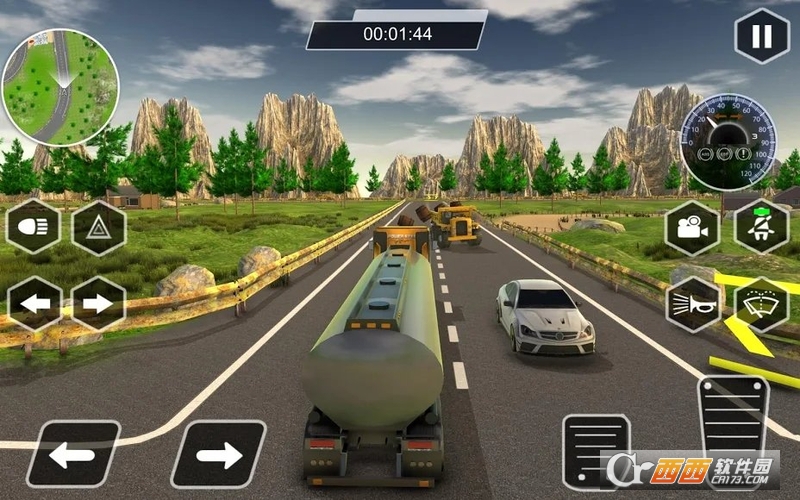The width and height of the screenshot is (800, 500).
Task: Hit the brake pedal
Action: (596, 451)
